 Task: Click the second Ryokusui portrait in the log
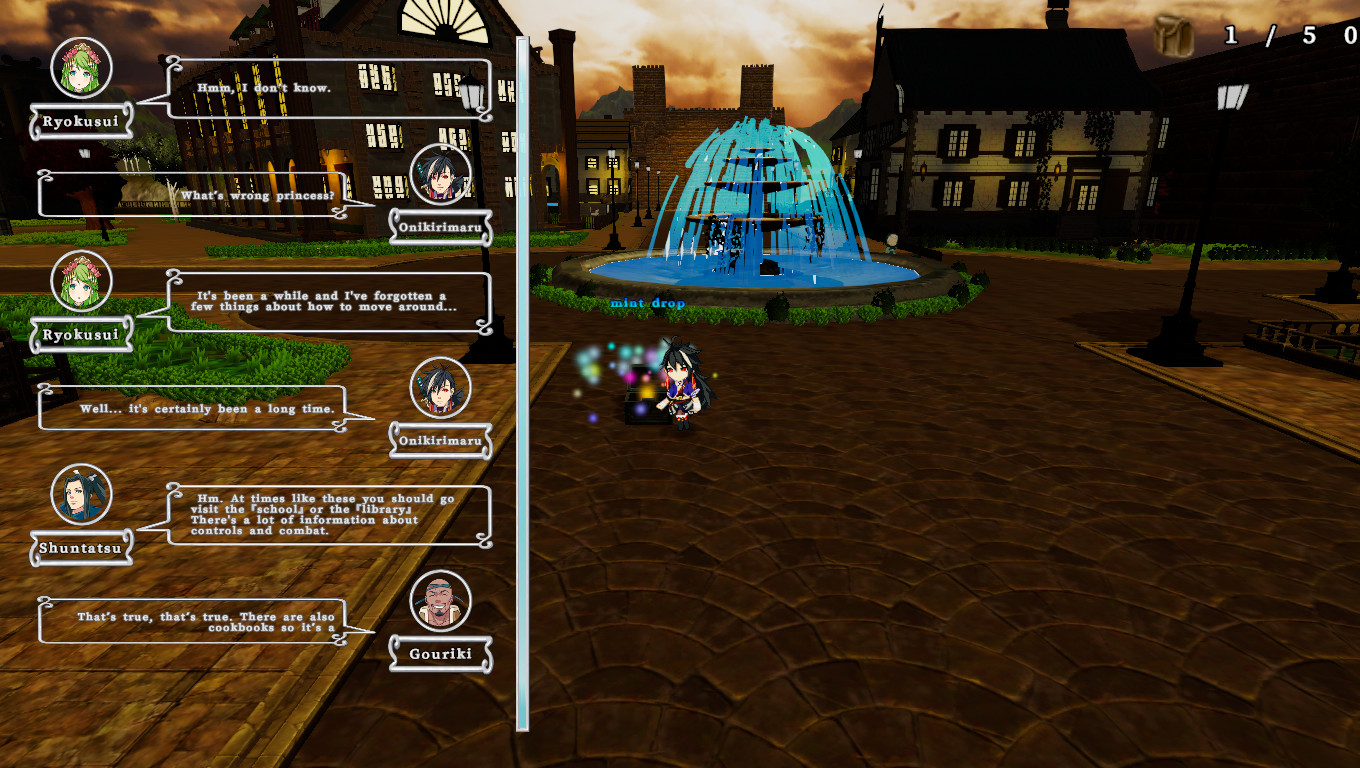80,282
